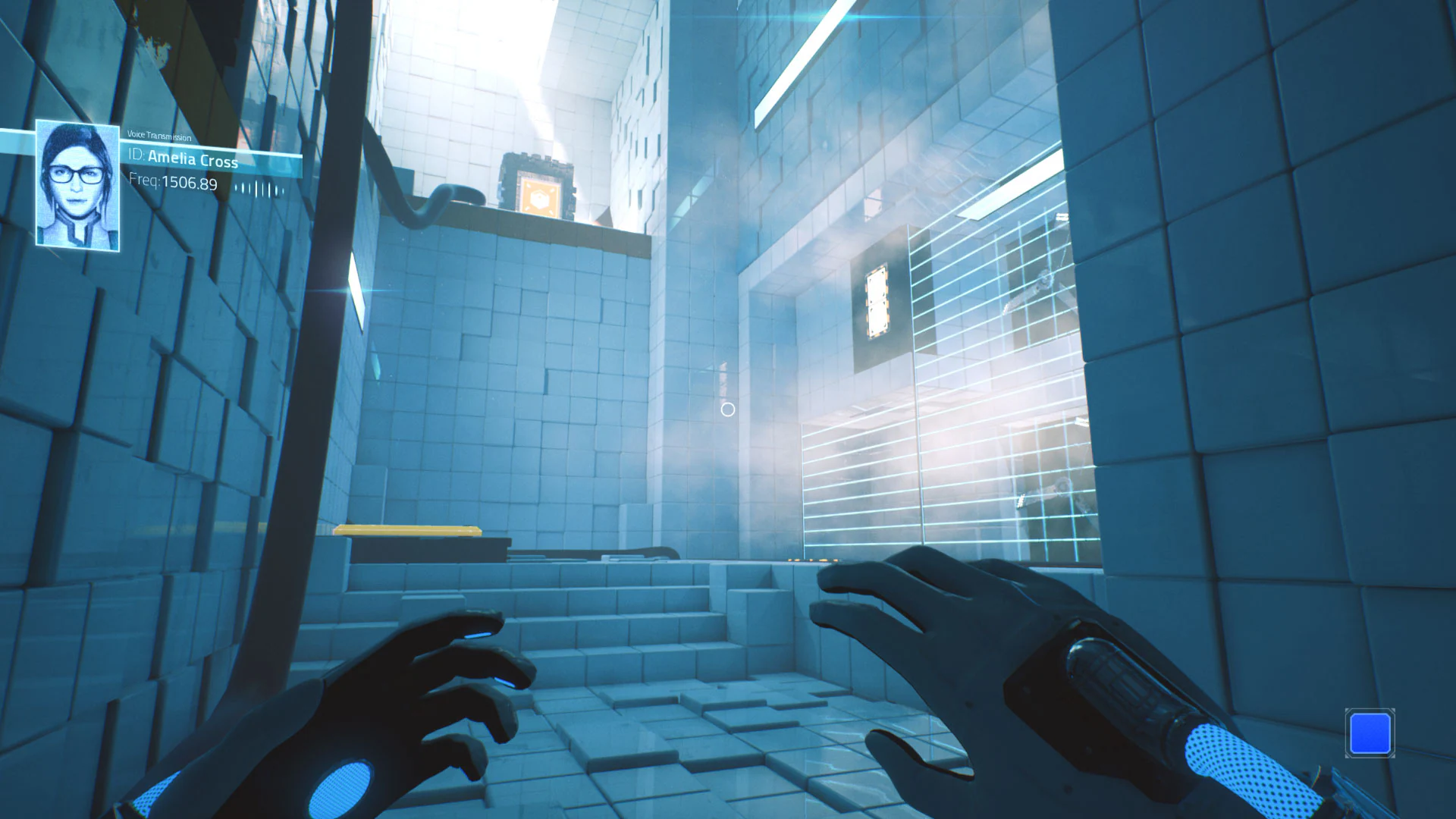The image size is (1456, 819).
Task: Click the Freq:1506.89 readout to change frequency
Action: coord(172,184)
